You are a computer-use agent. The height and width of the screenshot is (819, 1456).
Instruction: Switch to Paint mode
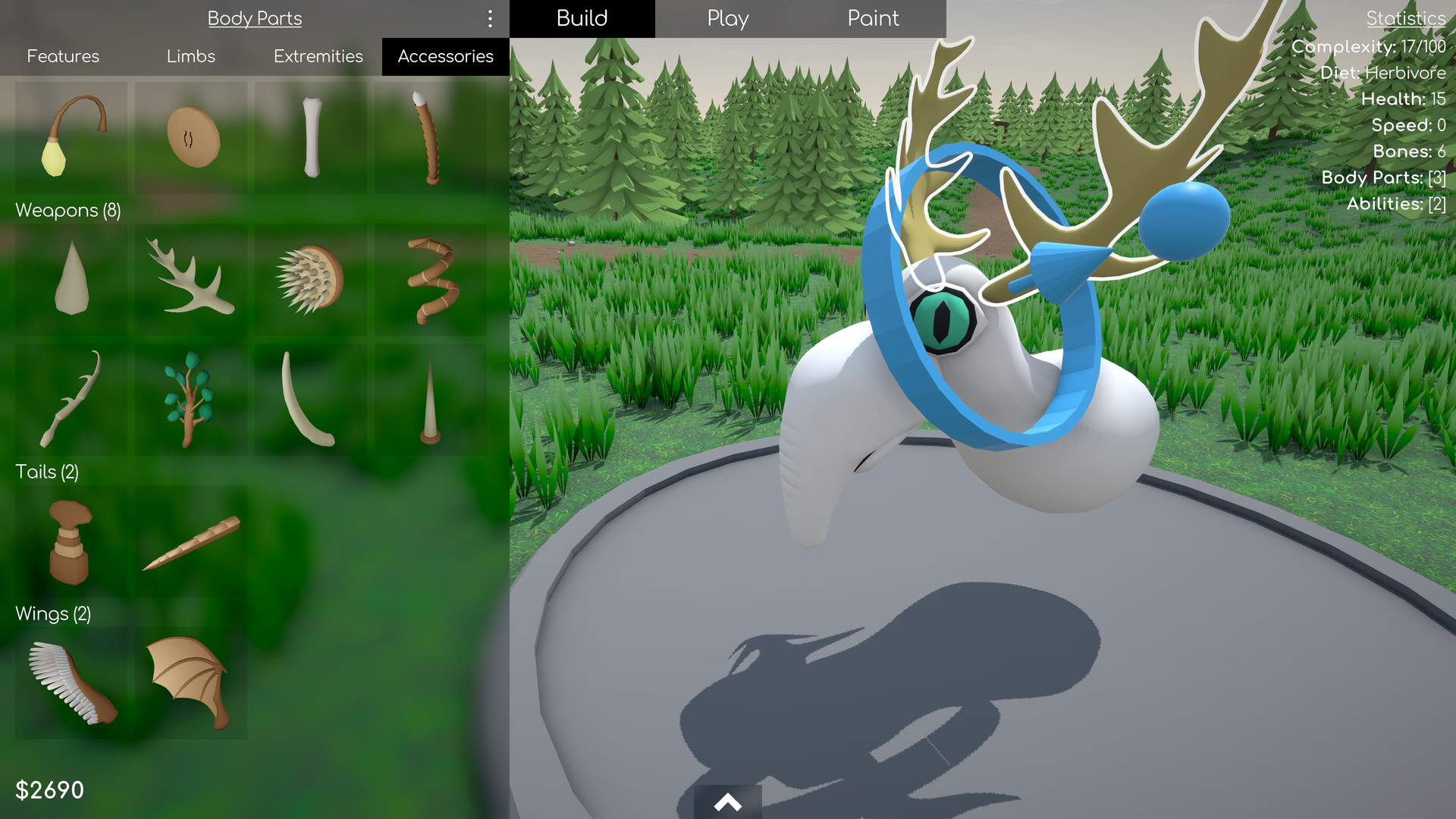coord(873,18)
